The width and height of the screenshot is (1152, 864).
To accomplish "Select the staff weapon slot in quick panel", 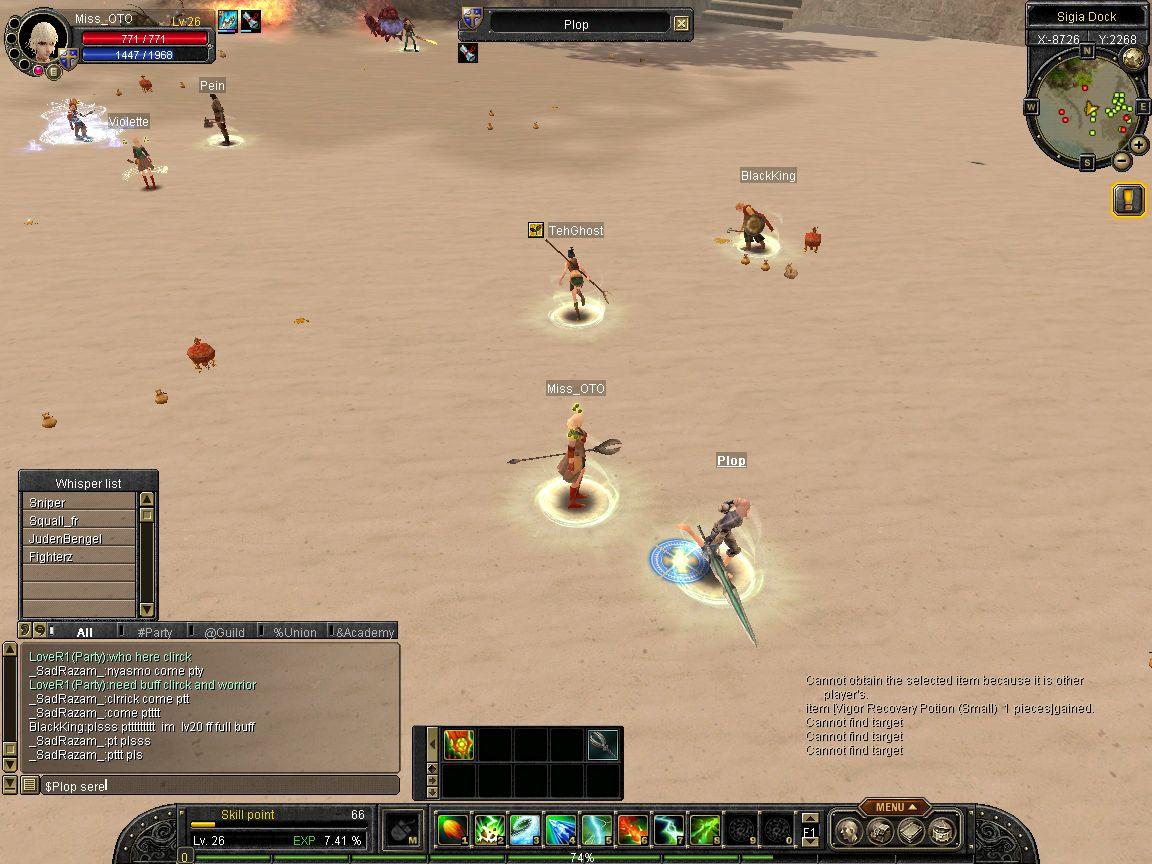I will (603, 745).
